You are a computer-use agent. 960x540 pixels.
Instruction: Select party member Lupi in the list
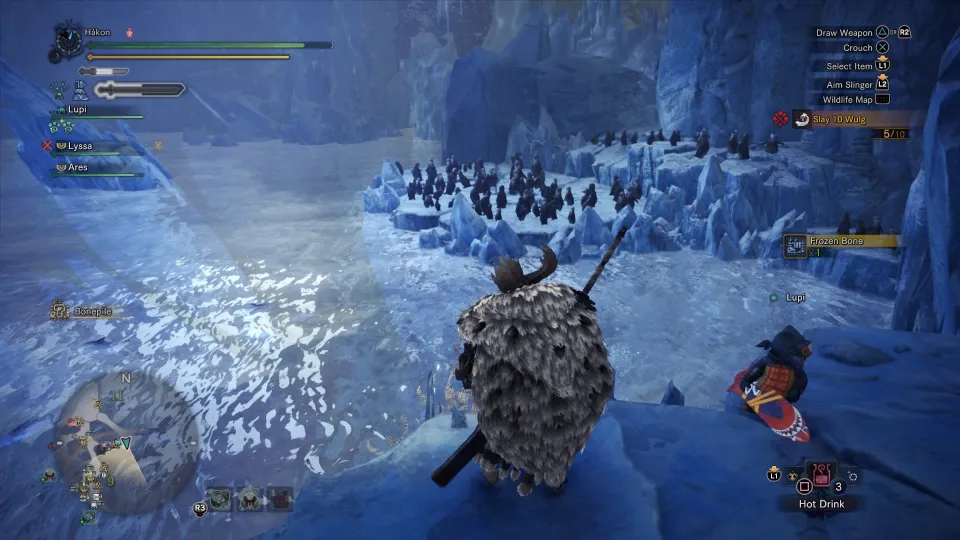(76, 110)
